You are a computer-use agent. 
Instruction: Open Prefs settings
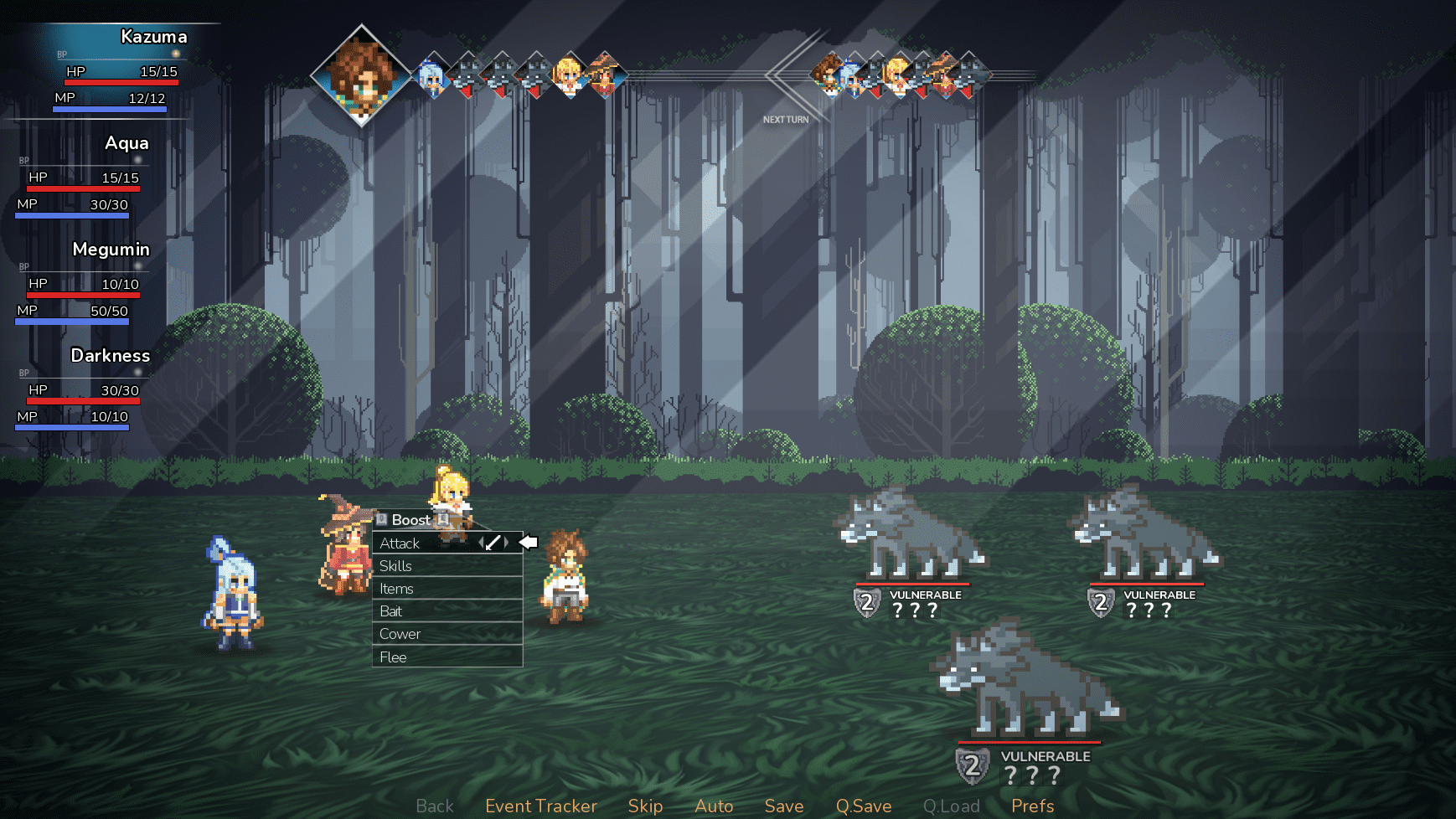click(x=1032, y=806)
